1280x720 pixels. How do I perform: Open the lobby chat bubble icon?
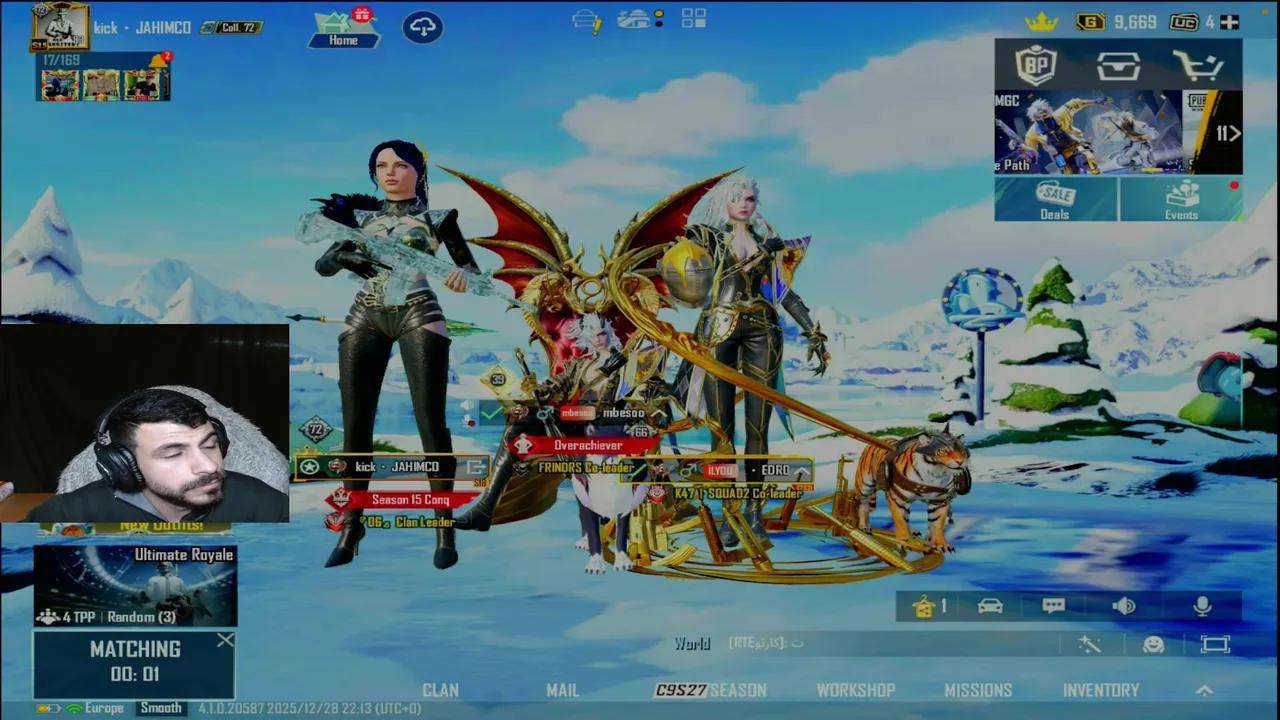tap(1053, 605)
